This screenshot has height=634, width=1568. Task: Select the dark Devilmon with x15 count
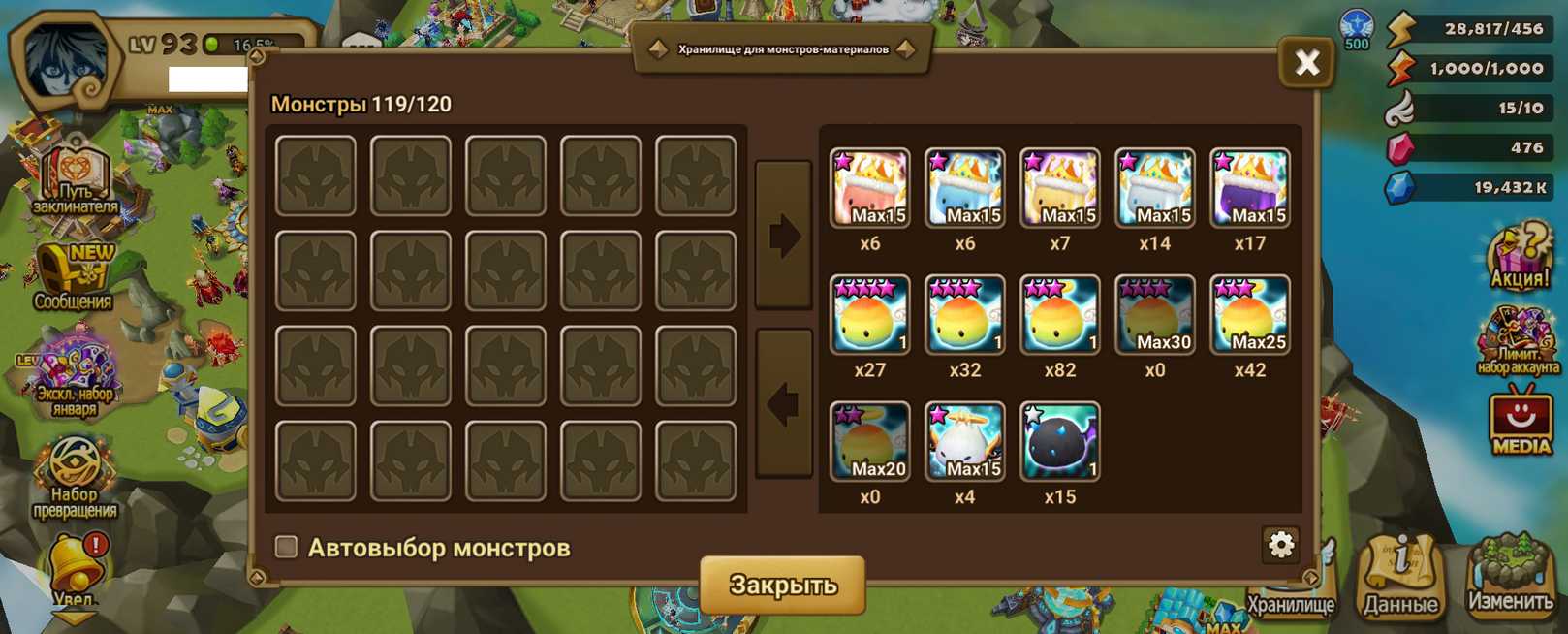pyautogui.click(x=1059, y=442)
